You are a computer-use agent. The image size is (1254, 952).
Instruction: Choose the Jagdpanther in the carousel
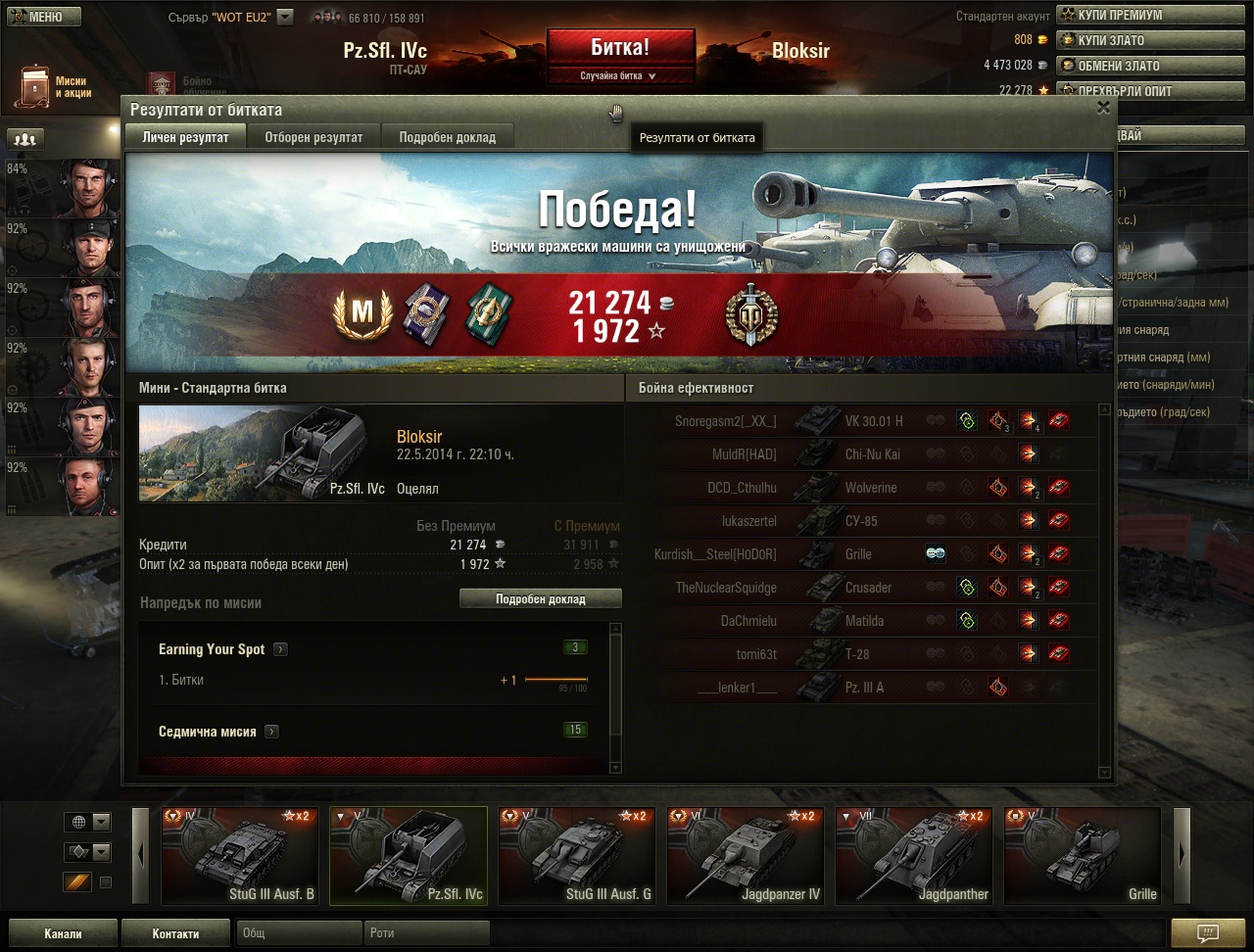(913, 855)
